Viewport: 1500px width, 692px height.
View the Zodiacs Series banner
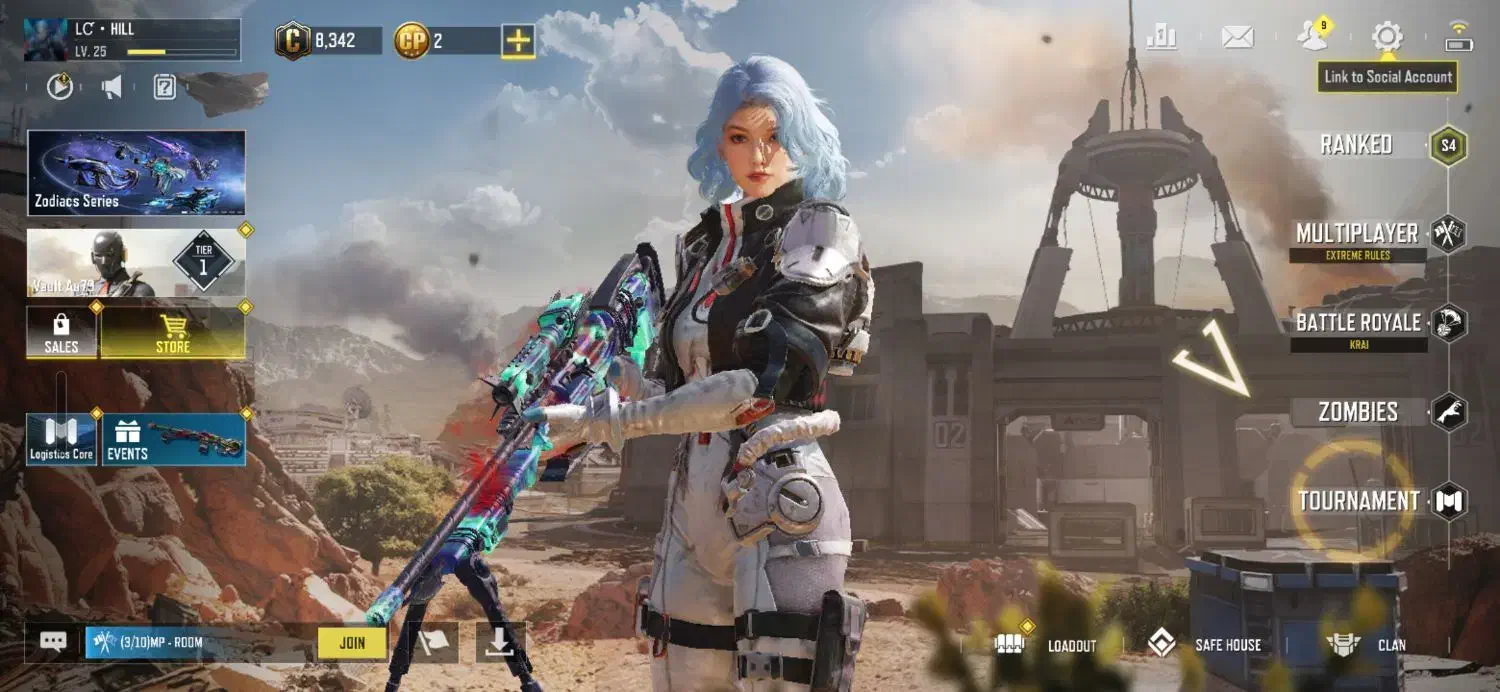click(136, 172)
